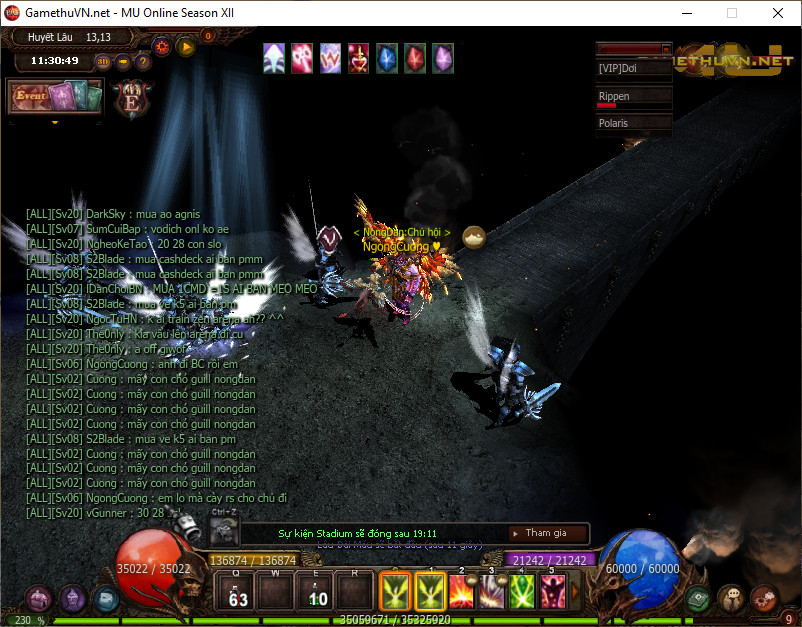Screen dimensions: 802x627
Task: Toggle the 3D camera button
Action: click(x=103, y=61)
